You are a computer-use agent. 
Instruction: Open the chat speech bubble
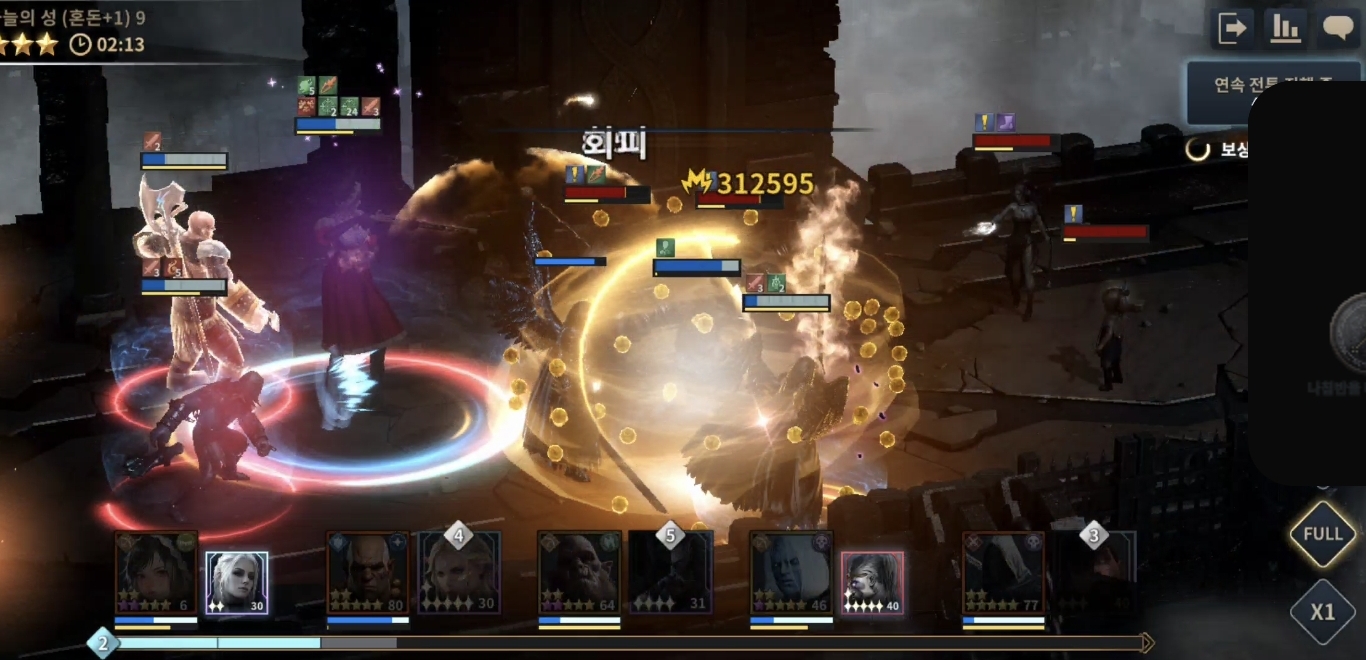(x=1337, y=28)
